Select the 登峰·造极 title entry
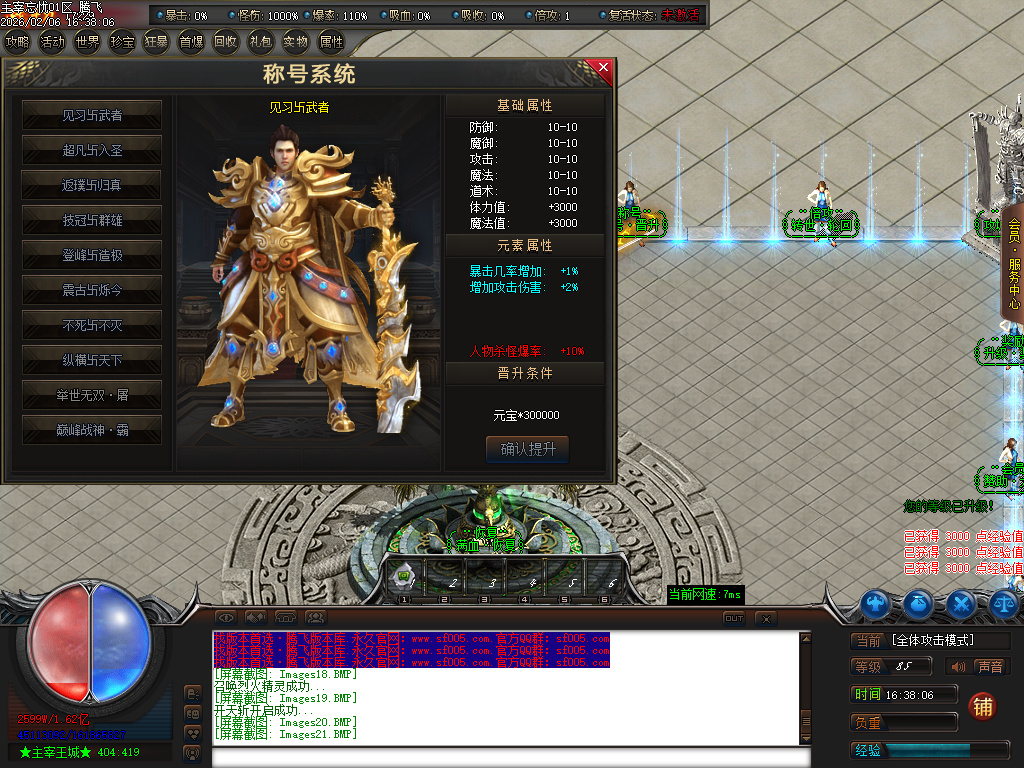Screen dimensions: 1024x768 pos(92,255)
